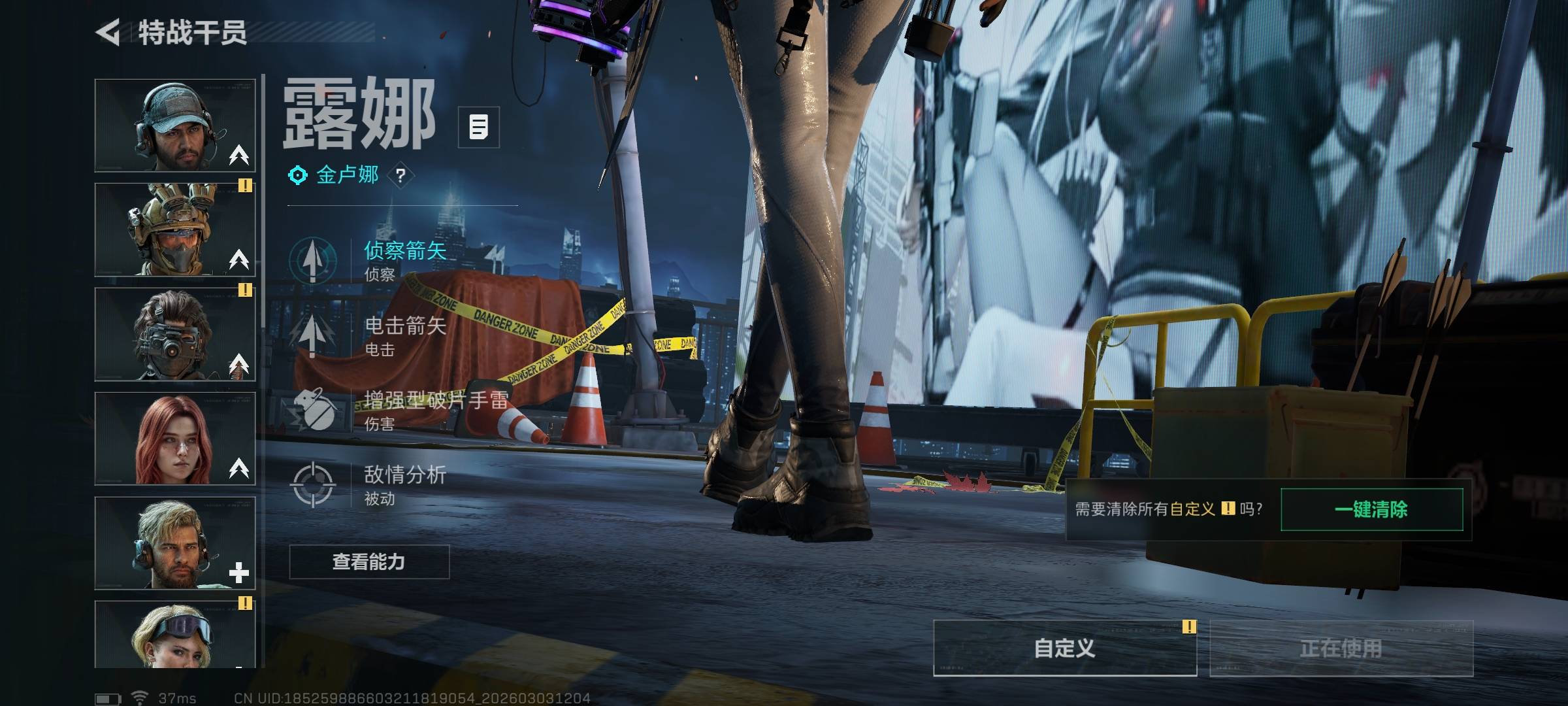Choose the blond bearded operator with headset

click(x=175, y=543)
